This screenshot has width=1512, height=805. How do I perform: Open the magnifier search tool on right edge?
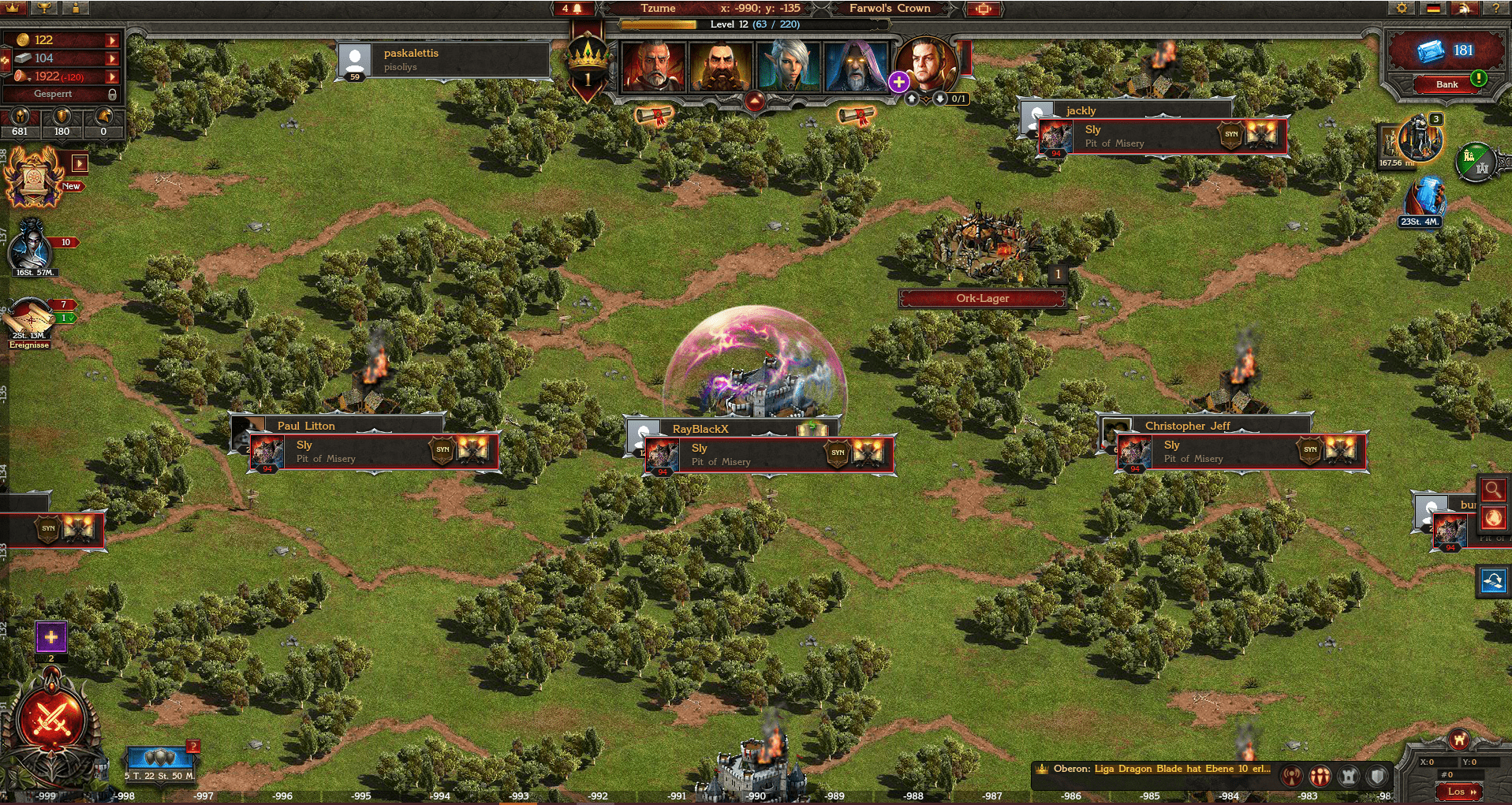1494,490
